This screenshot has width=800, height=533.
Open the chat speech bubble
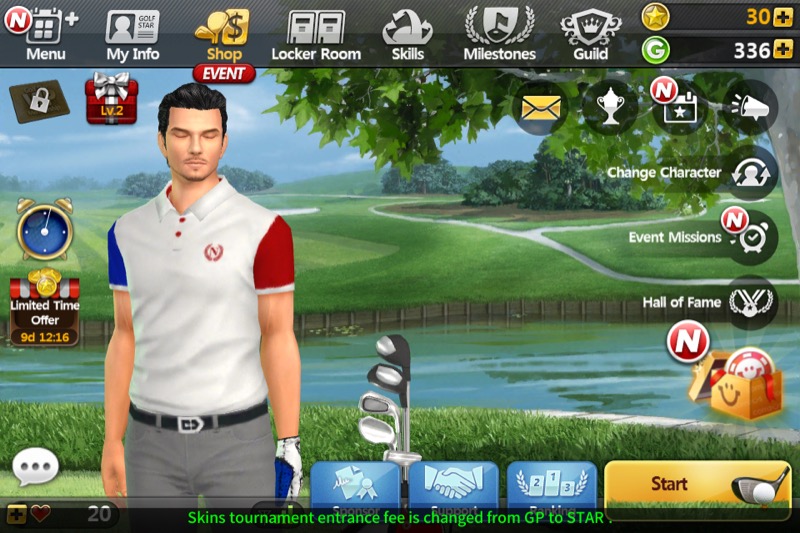(x=35, y=465)
